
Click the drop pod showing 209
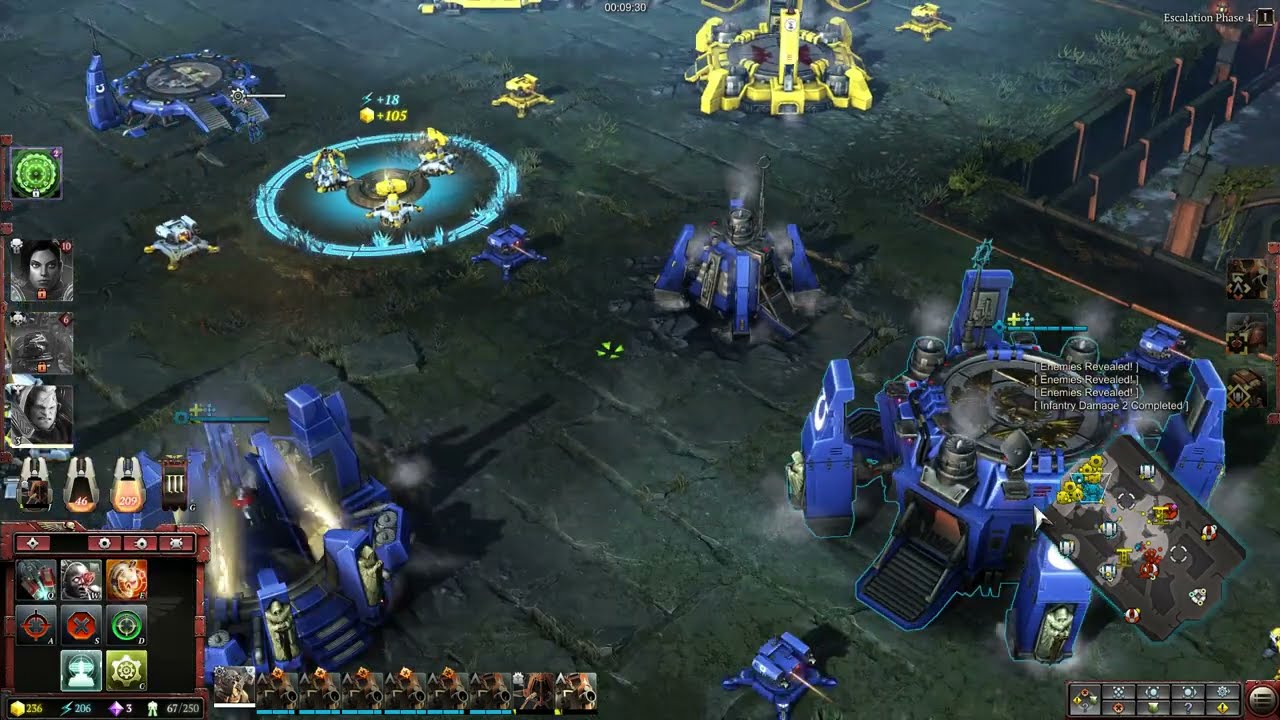(127, 483)
